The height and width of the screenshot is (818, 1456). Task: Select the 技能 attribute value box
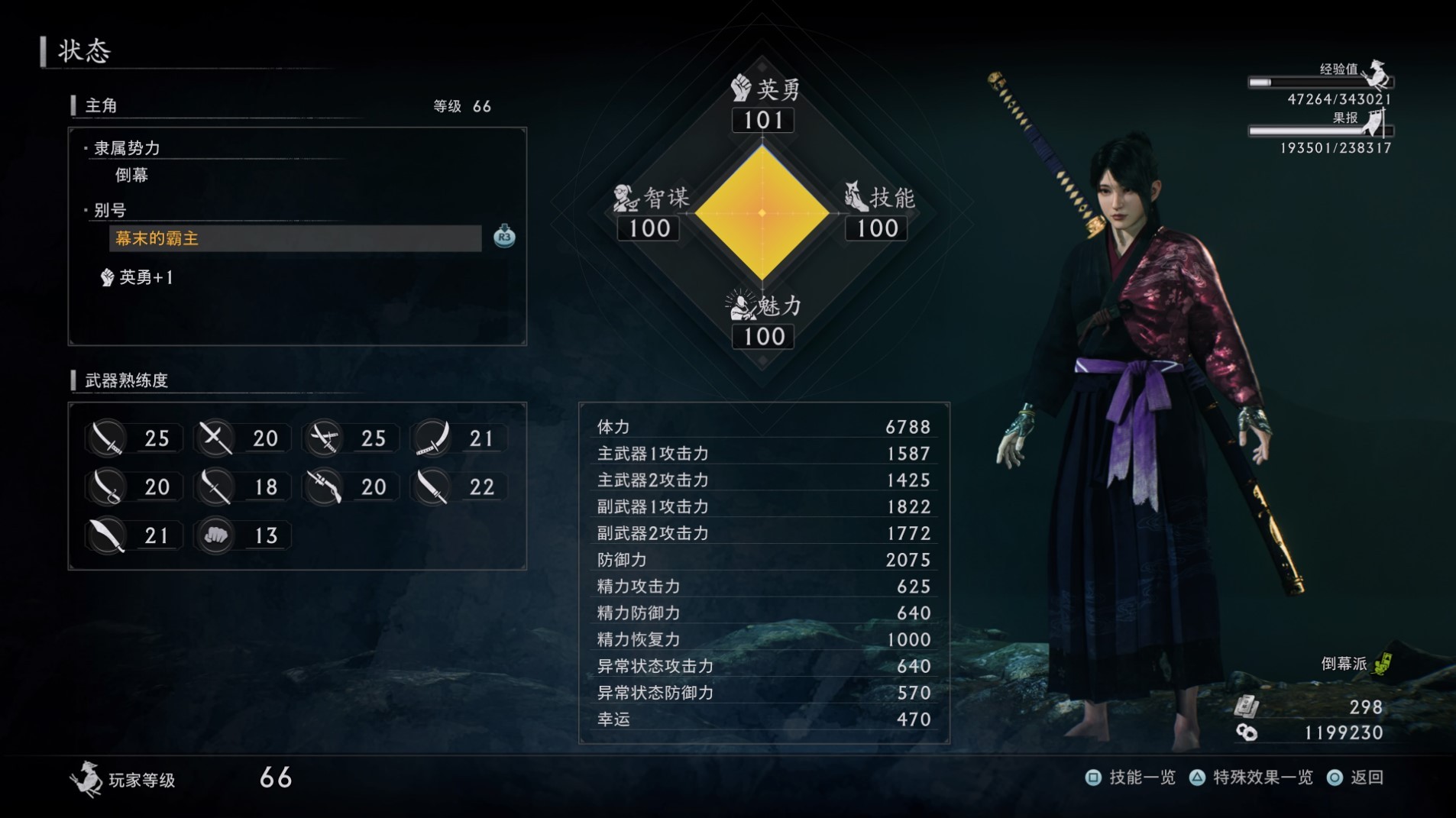(x=876, y=228)
